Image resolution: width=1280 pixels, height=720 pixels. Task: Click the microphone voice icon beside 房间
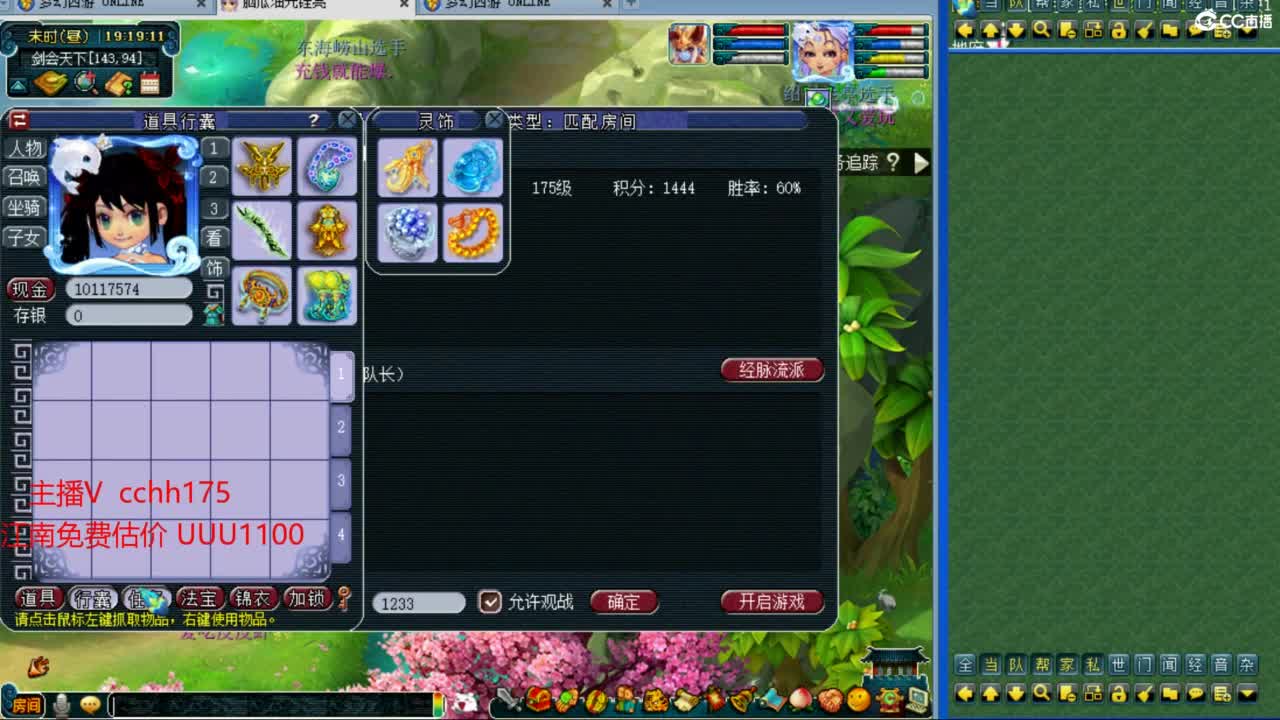click(62, 703)
